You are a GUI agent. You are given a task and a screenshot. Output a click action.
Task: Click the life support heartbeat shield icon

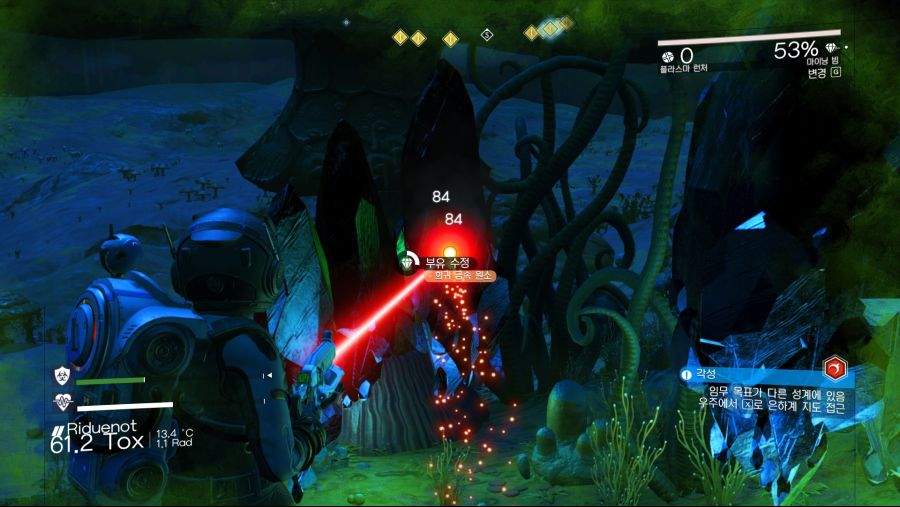pyautogui.click(x=61, y=403)
